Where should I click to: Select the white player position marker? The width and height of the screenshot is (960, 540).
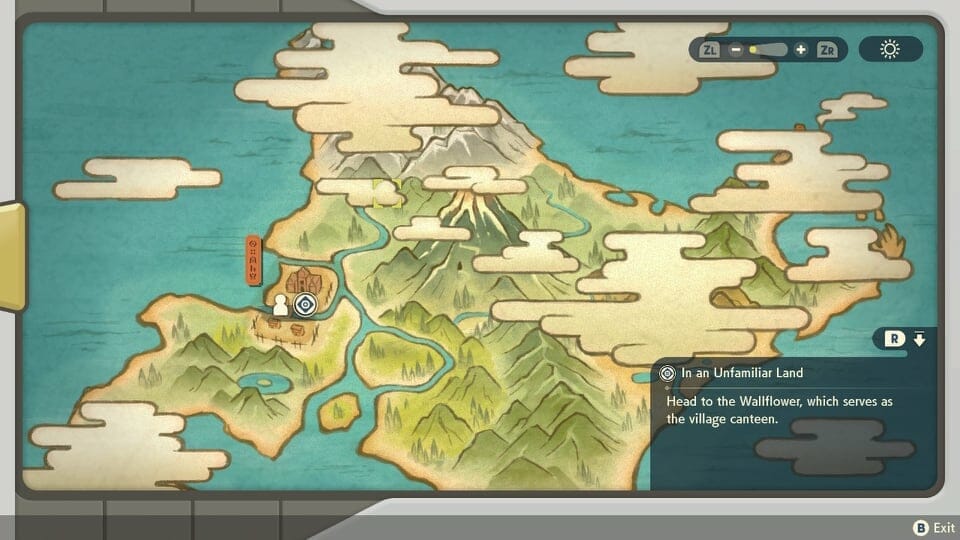(x=281, y=305)
